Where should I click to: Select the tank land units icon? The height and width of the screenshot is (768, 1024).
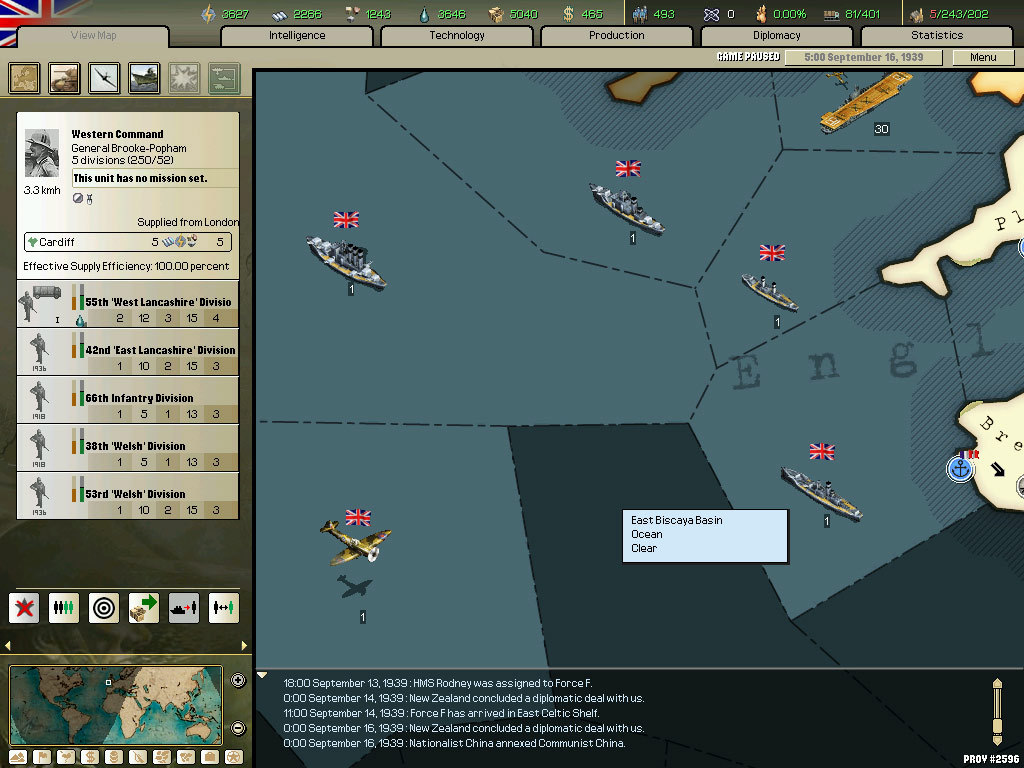tap(65, 78)
